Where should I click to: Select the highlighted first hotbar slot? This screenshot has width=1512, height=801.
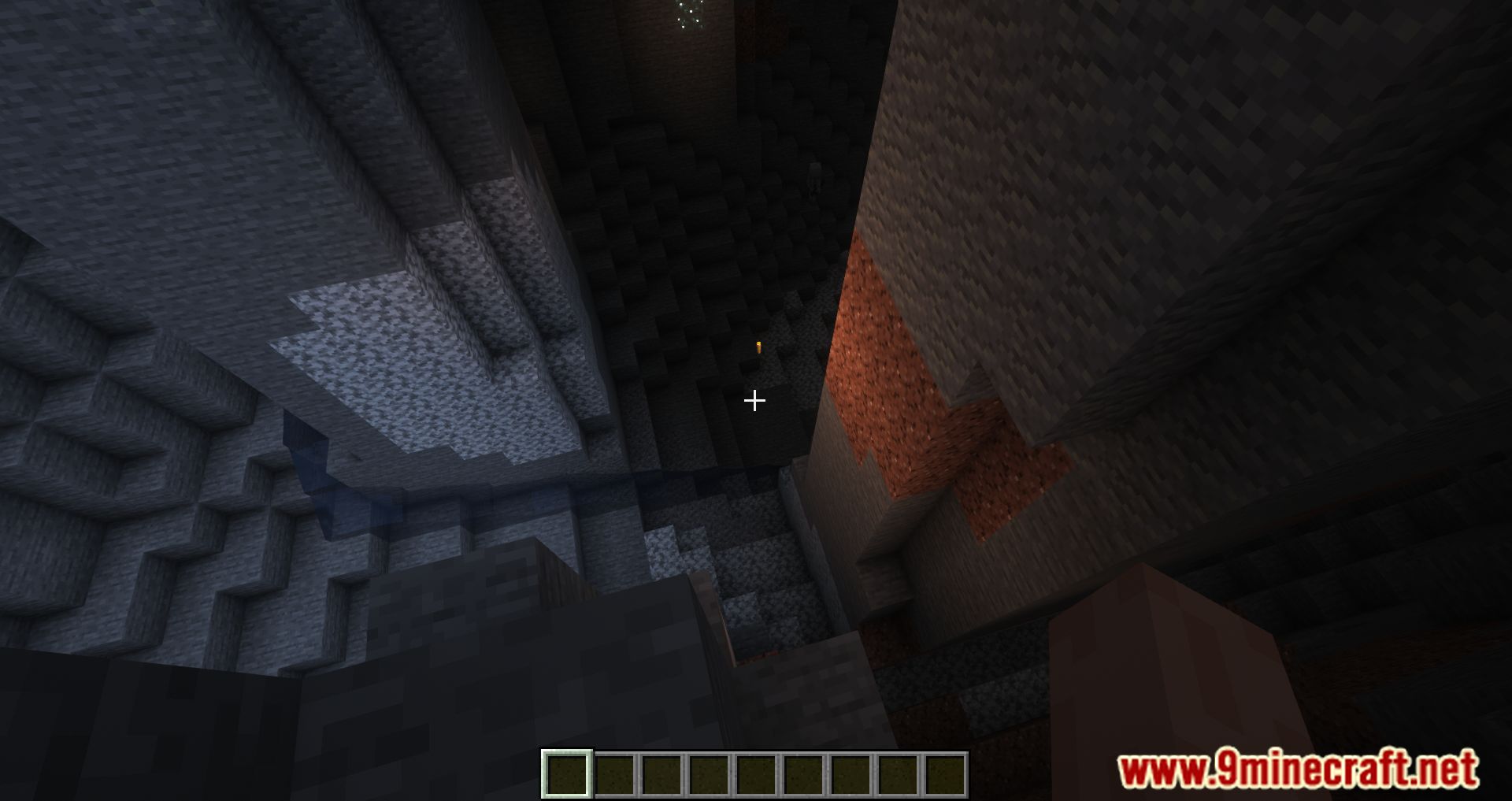[x=566, y=773]
